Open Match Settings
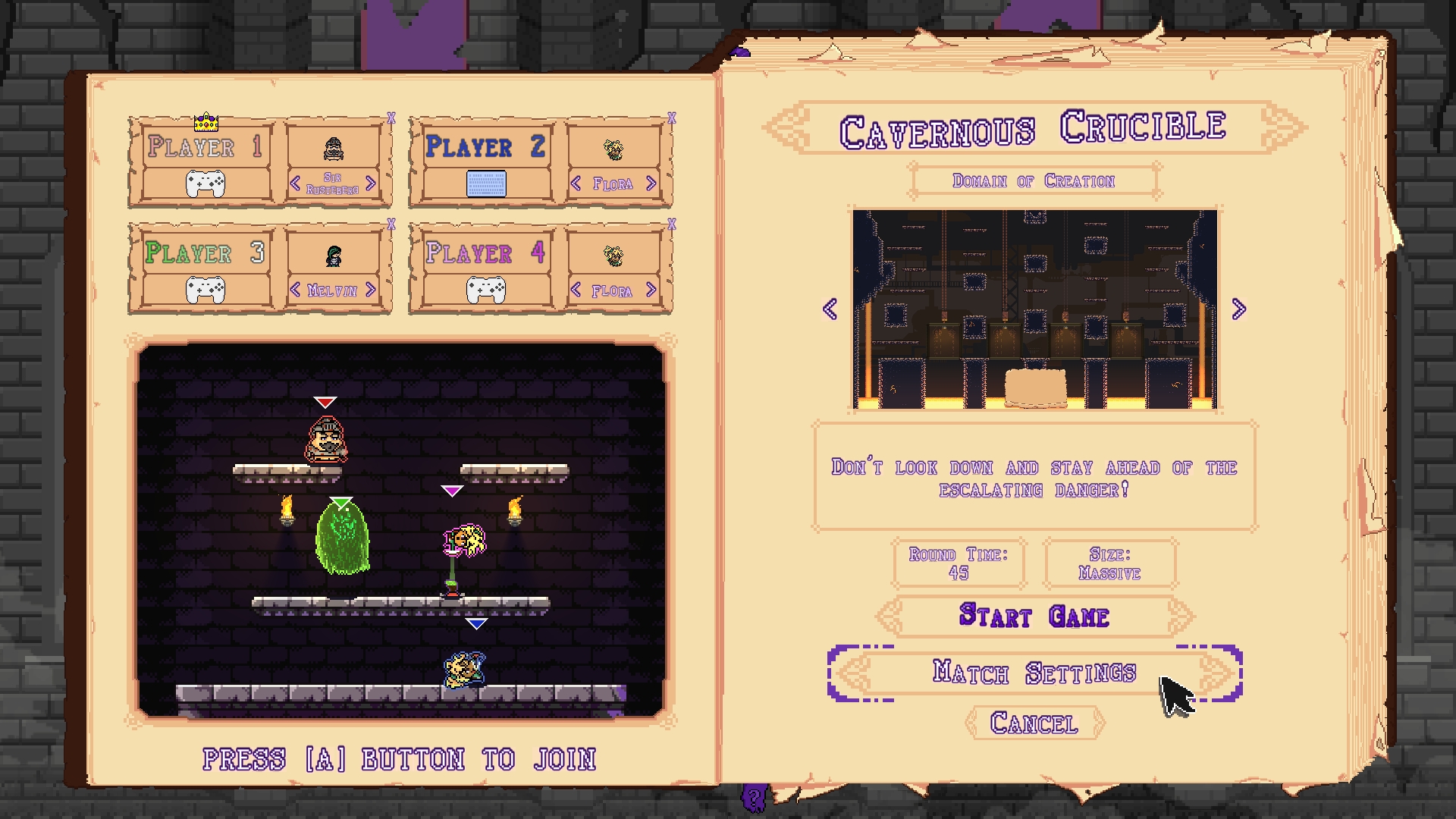This screenshot has width=1456, height=819. pos(1034,672)
